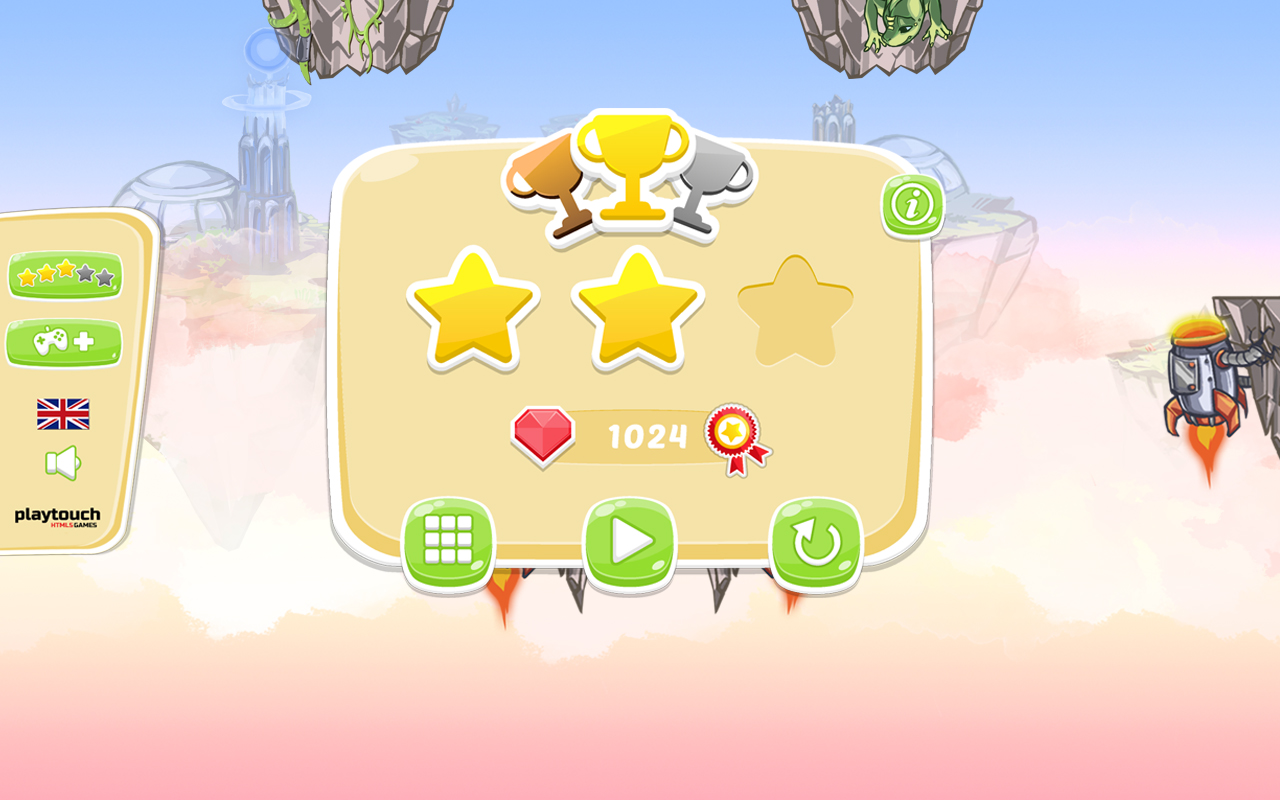Click the unfilled third star
The height and width of the screenshot is (800, 1280).
[x=795, y=310]
